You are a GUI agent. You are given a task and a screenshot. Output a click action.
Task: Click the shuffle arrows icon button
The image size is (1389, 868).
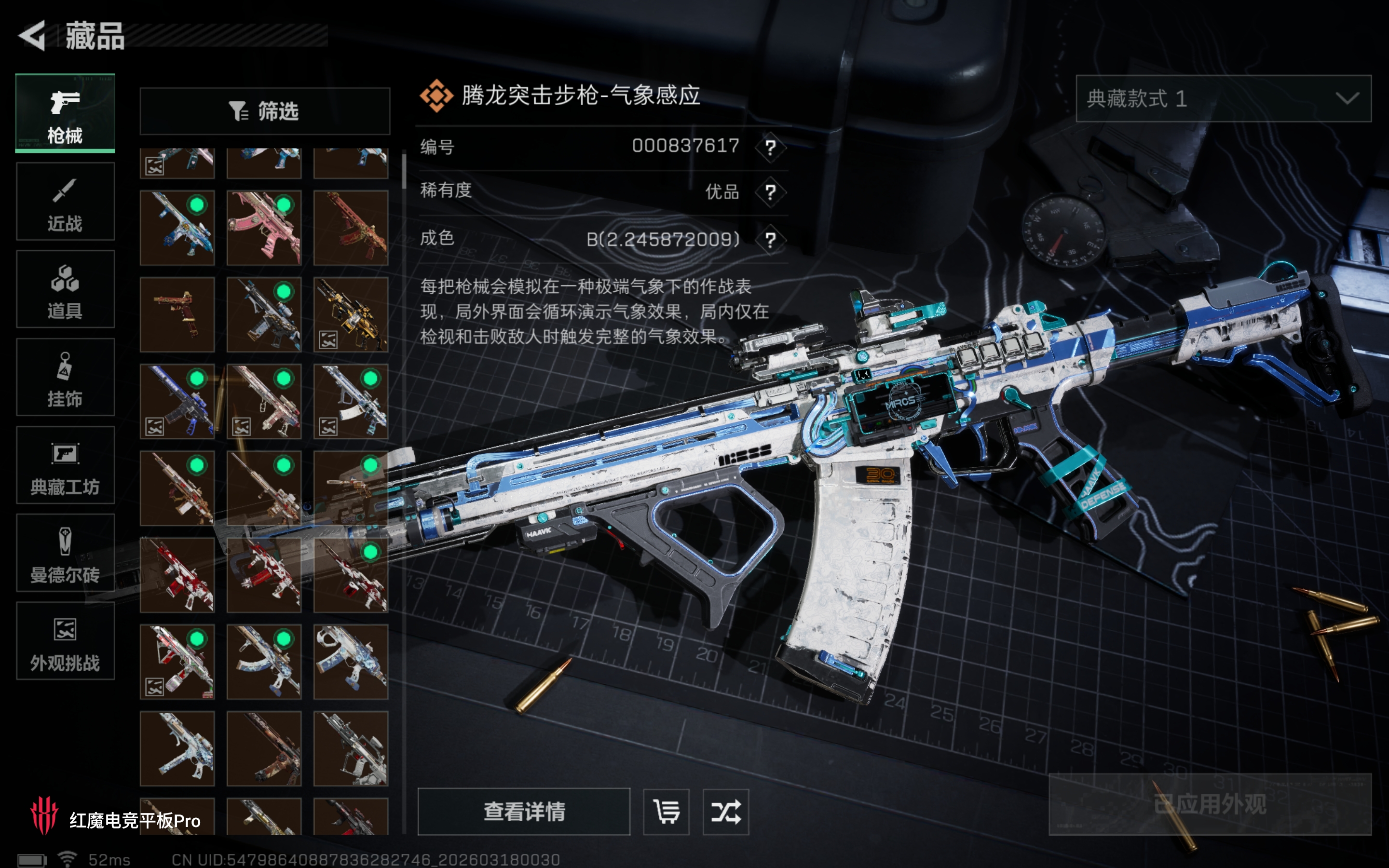tap(725, 811)
